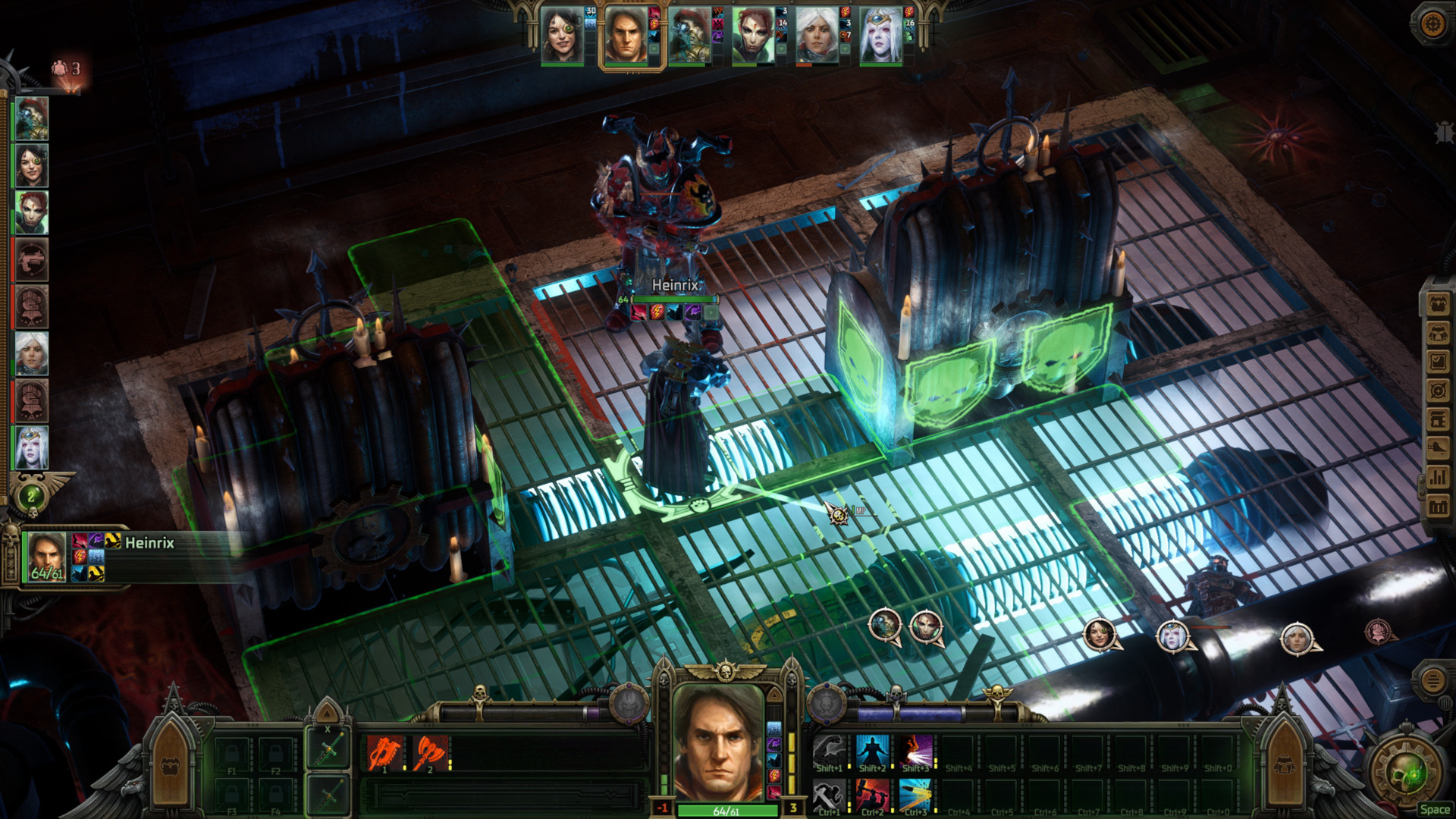Trigger the Ctrl+2 red hammer ability
The width and height of the screenshot is (1456, 819).
872,796
